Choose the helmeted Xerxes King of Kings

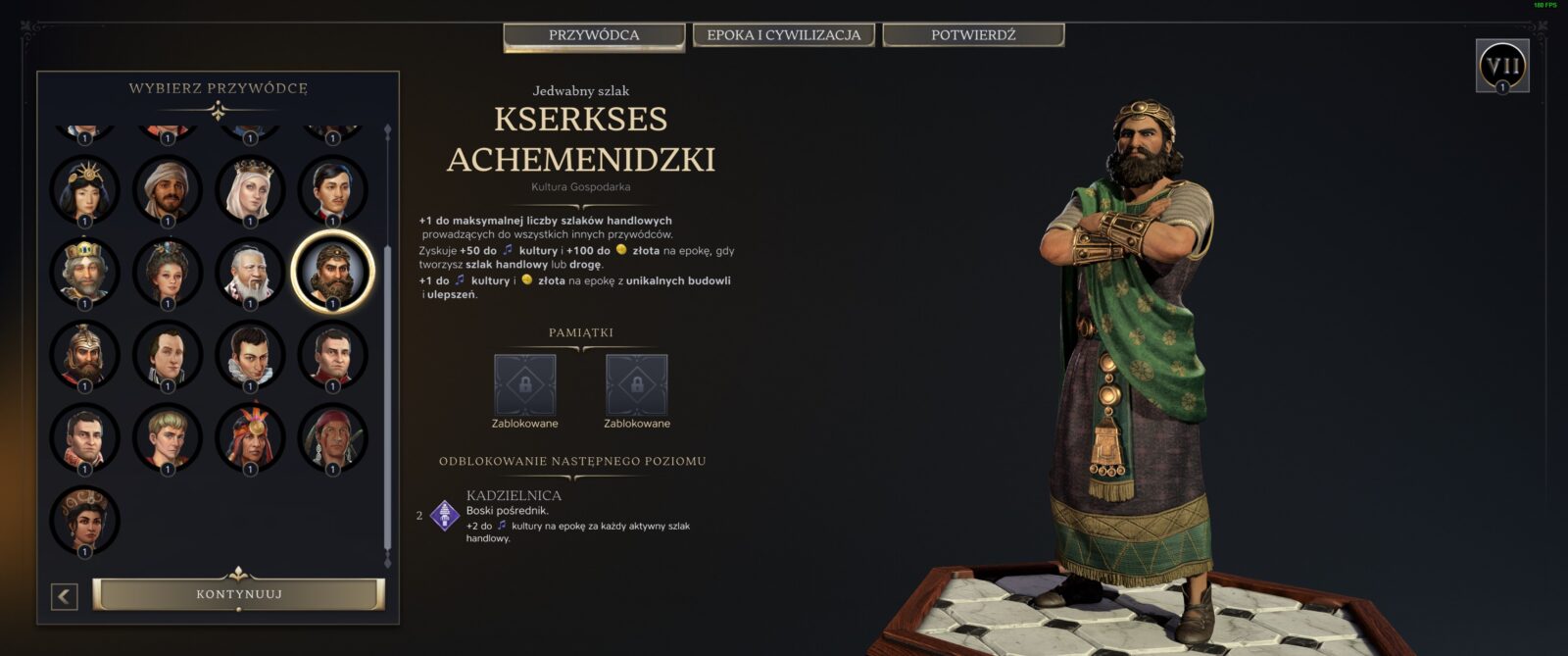[x=84, y=354]
